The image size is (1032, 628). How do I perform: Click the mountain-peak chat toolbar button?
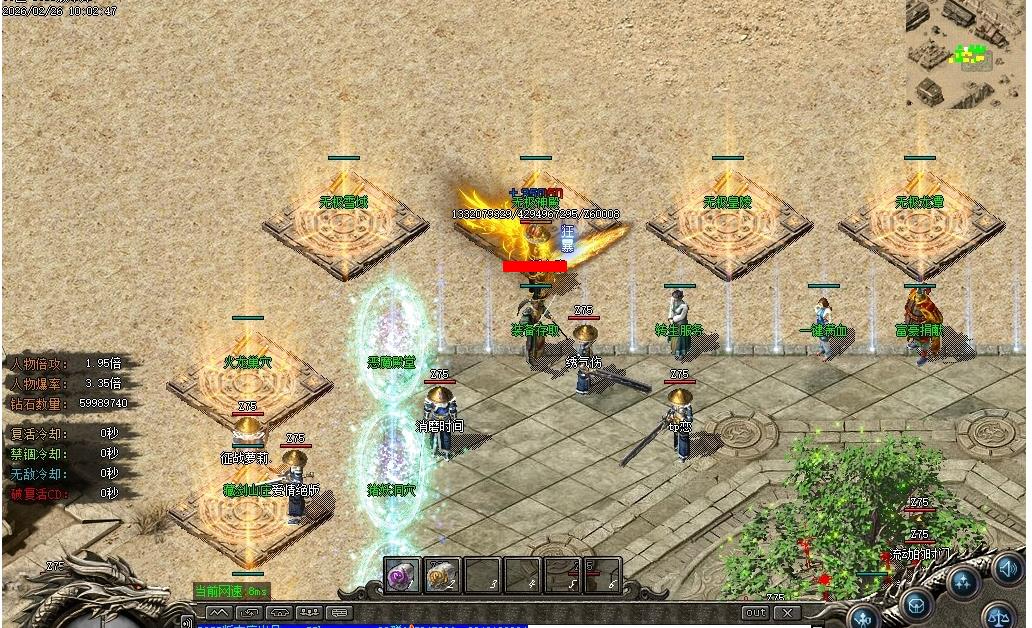pyautogui.click(x=219, y=612)
